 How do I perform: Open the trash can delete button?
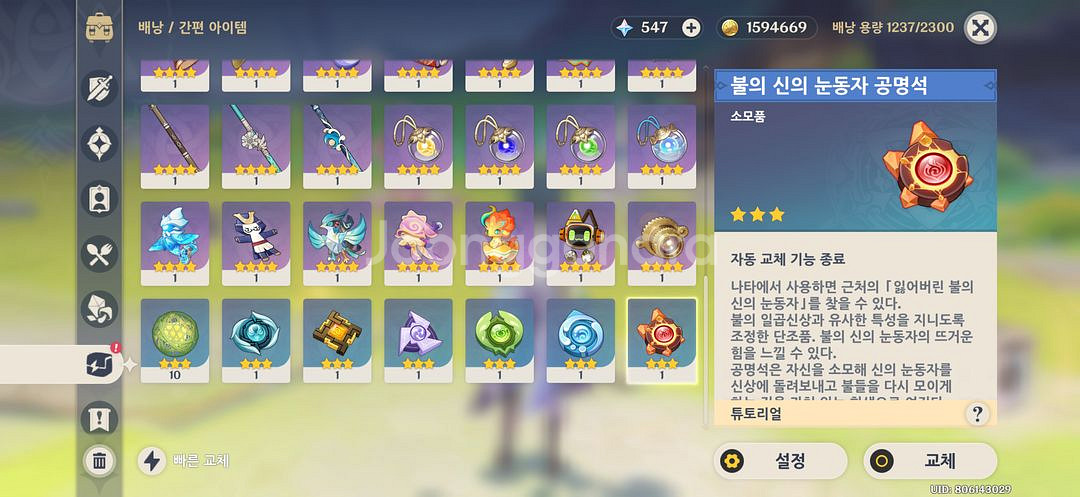pyautogui.click(x=99, y=461)
